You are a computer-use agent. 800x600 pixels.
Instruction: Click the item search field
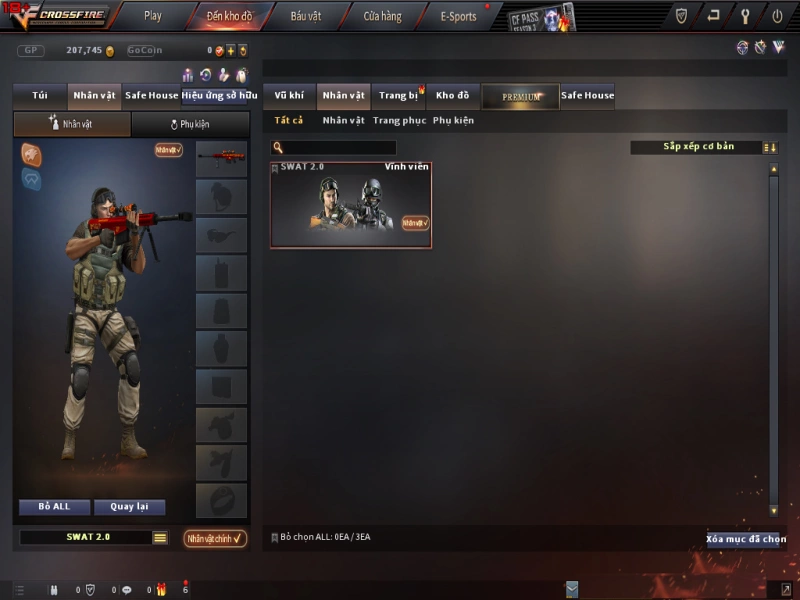(x=340, y=148)
